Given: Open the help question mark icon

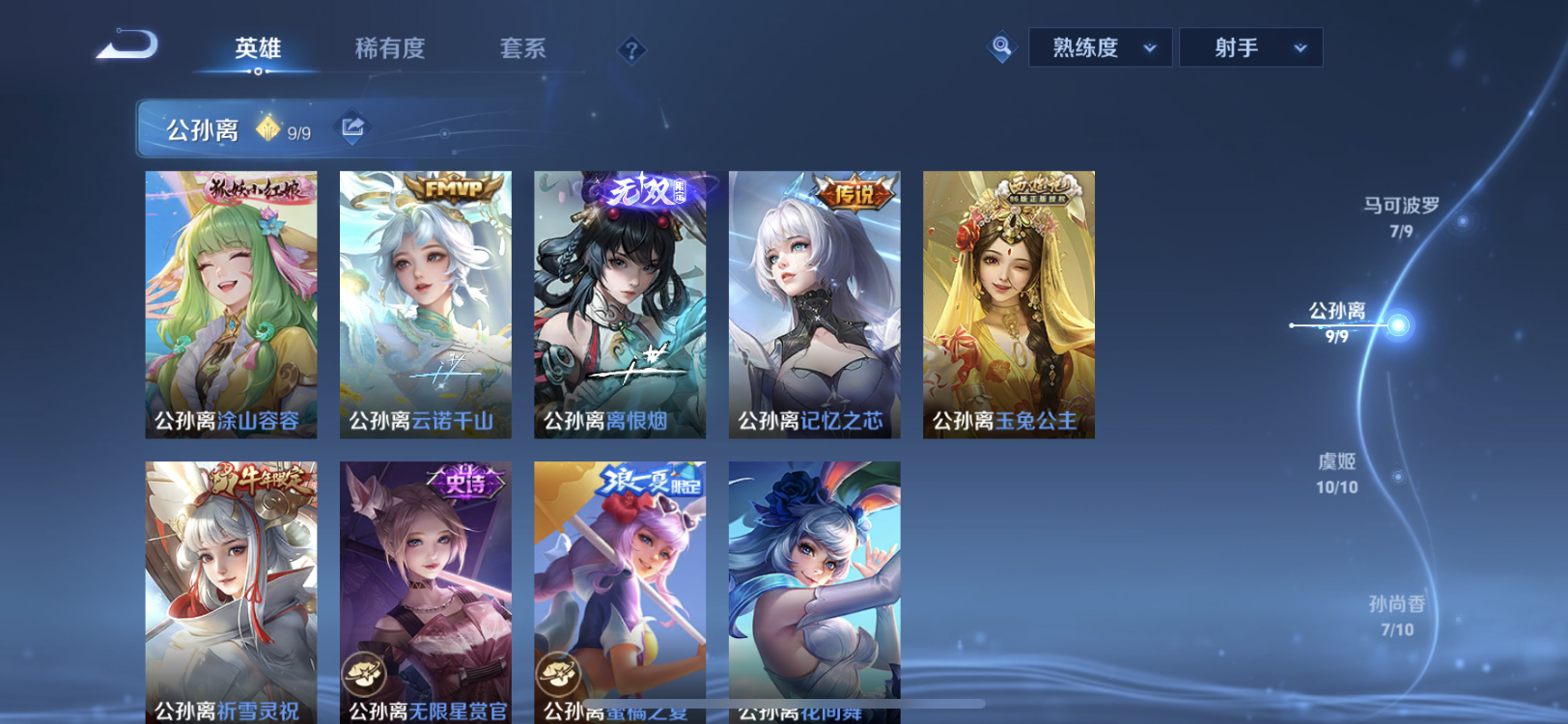Looking at the screenshot, I should (632, 49).
